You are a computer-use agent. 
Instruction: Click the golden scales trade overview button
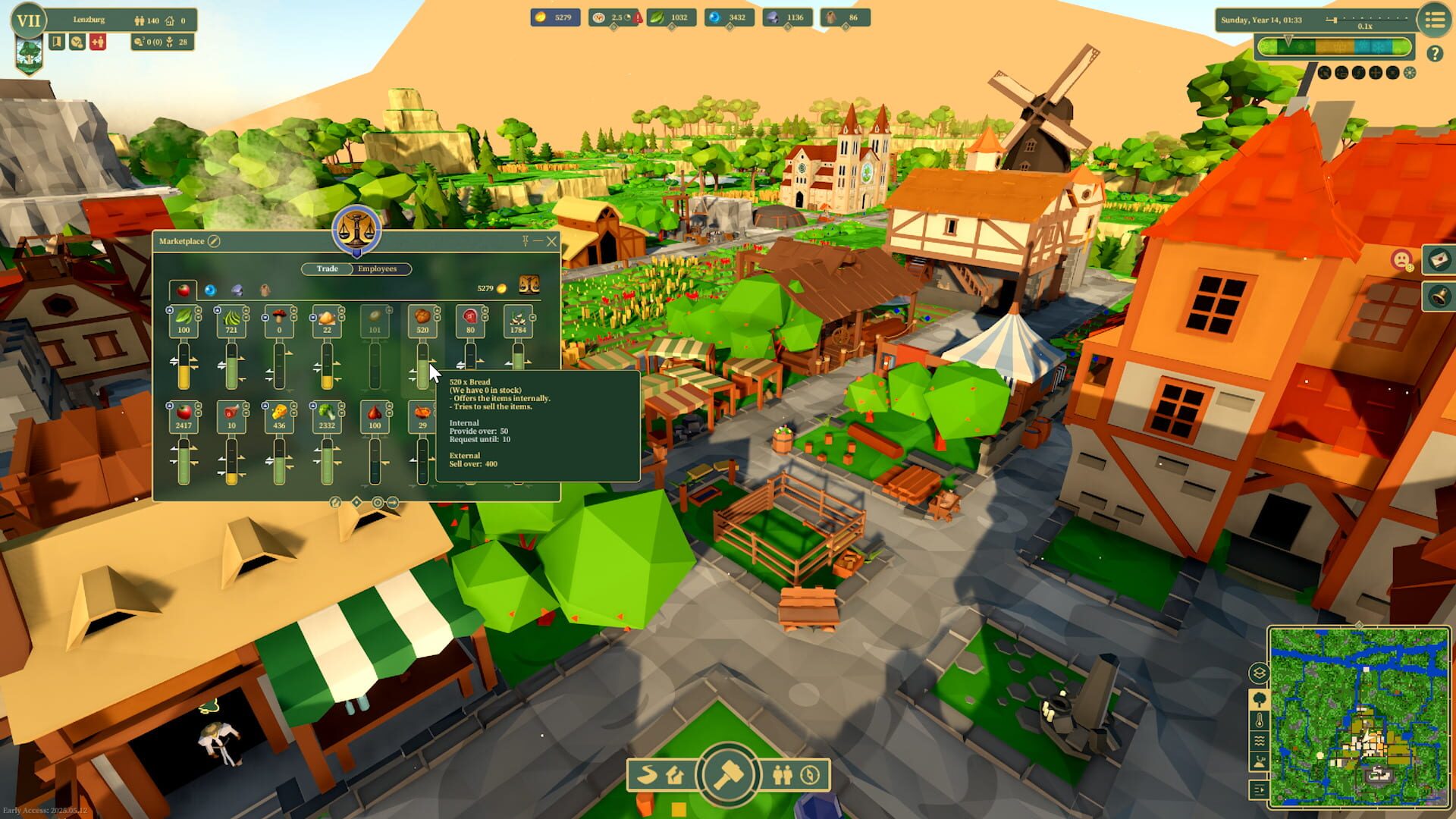(x=529, y=285)
